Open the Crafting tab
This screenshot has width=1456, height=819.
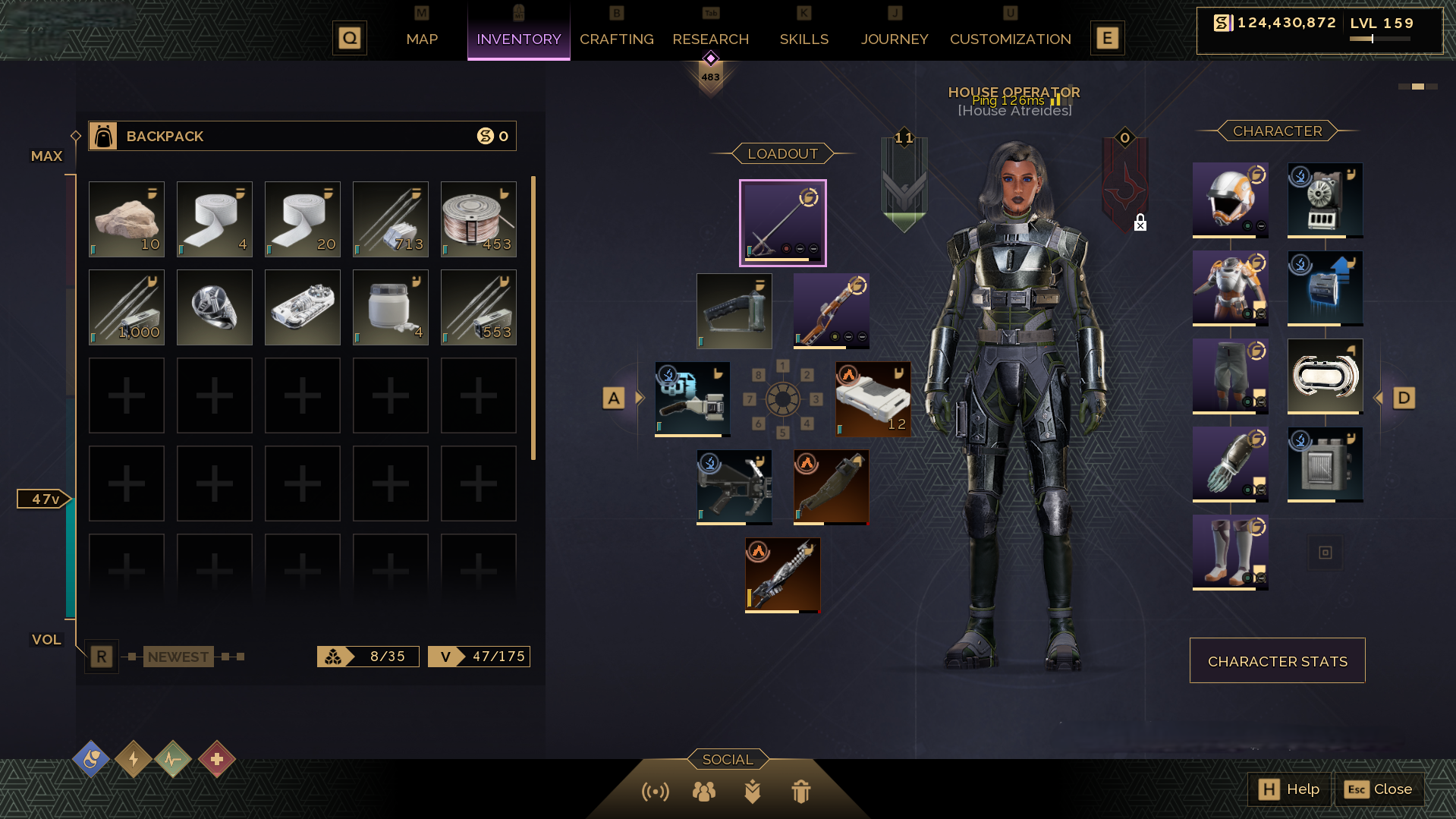616,39
